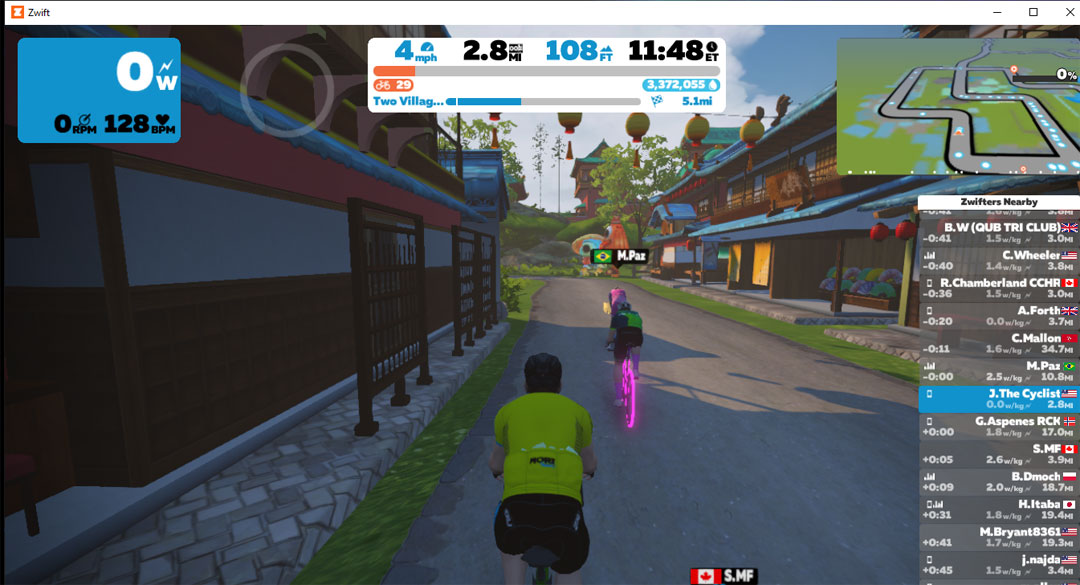The width and height of the screenshot is (1080, 585).
Task: View B.Dmoch in the nearby list
Action: 998,482
